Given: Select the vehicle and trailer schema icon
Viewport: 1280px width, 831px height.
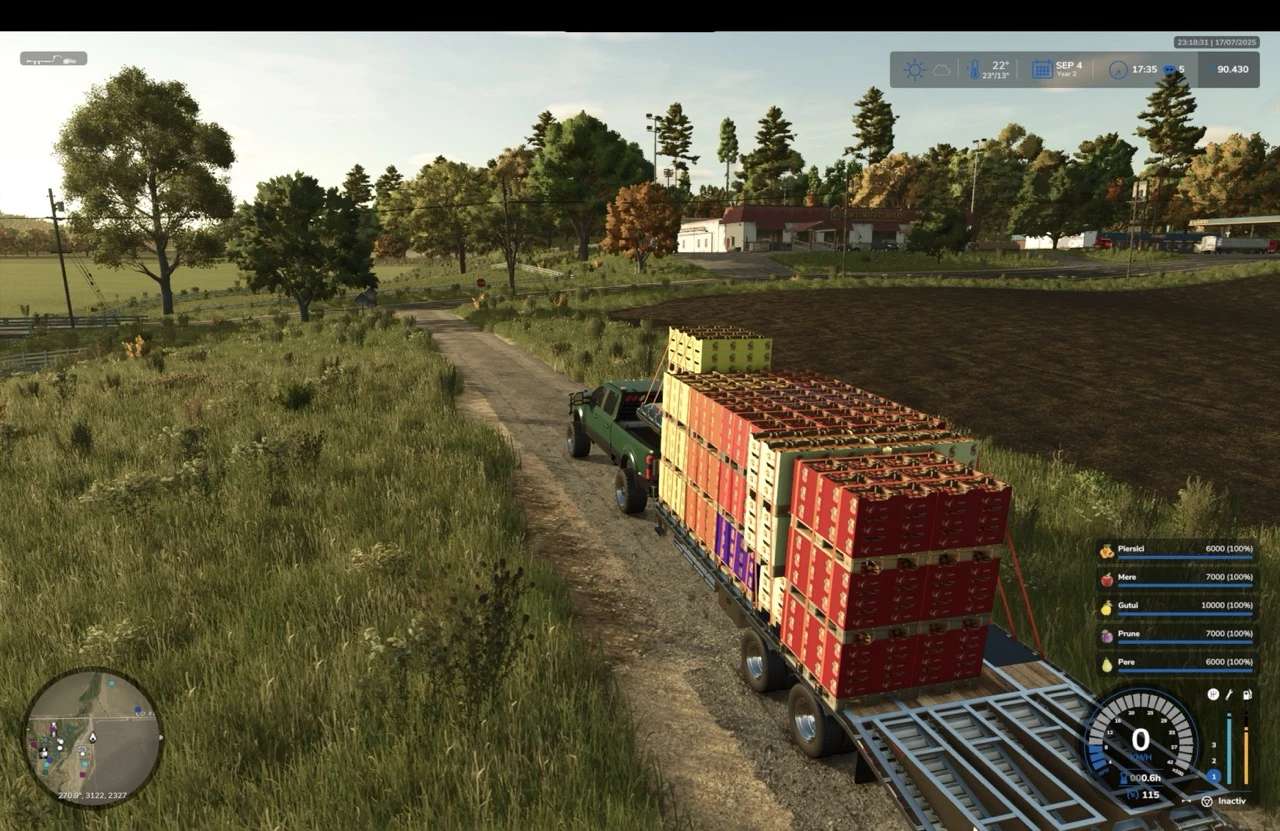Looking at the screenshot, I should coord(53,59).
